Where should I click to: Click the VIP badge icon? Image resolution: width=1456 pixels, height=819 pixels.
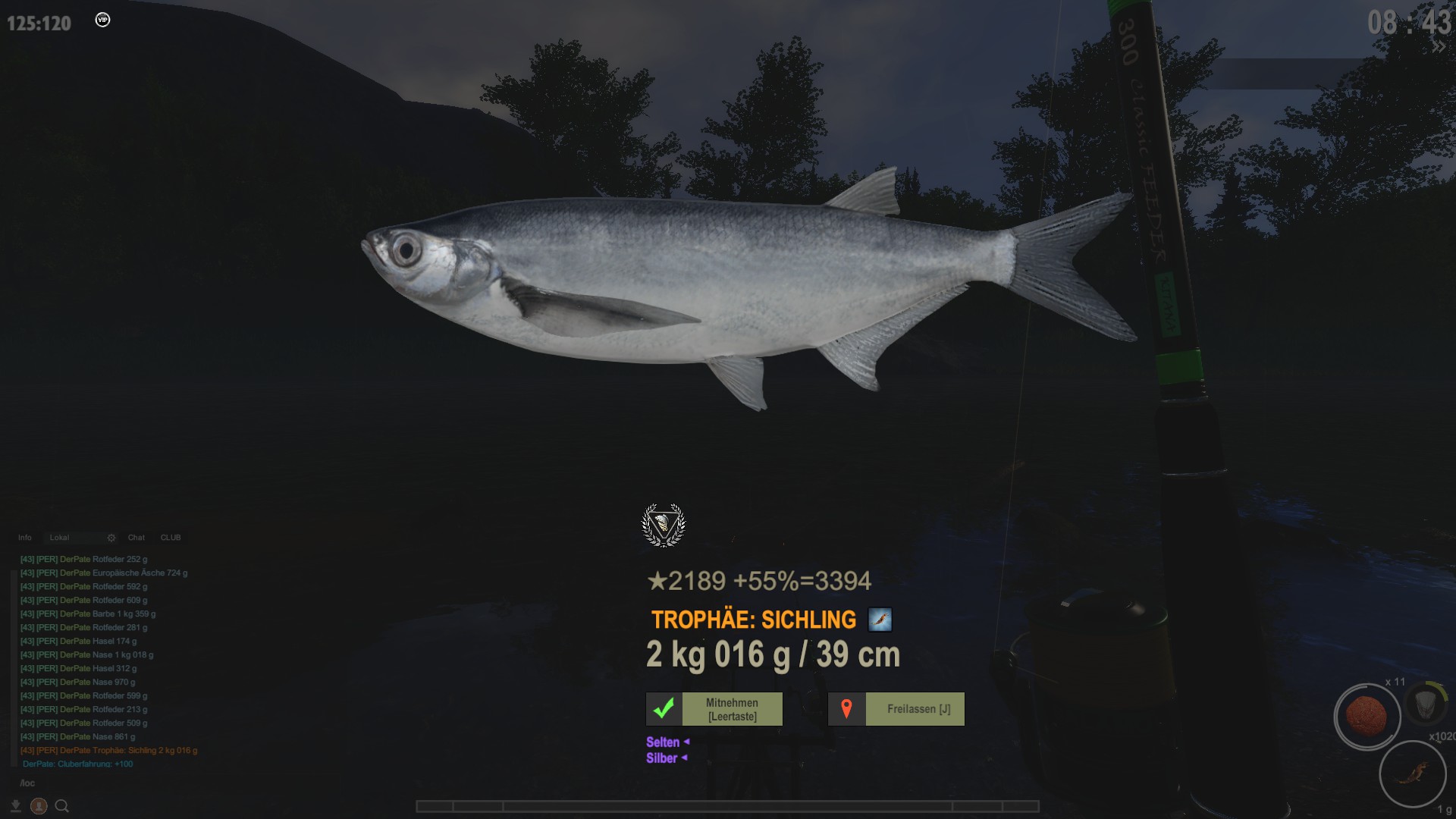102,20
